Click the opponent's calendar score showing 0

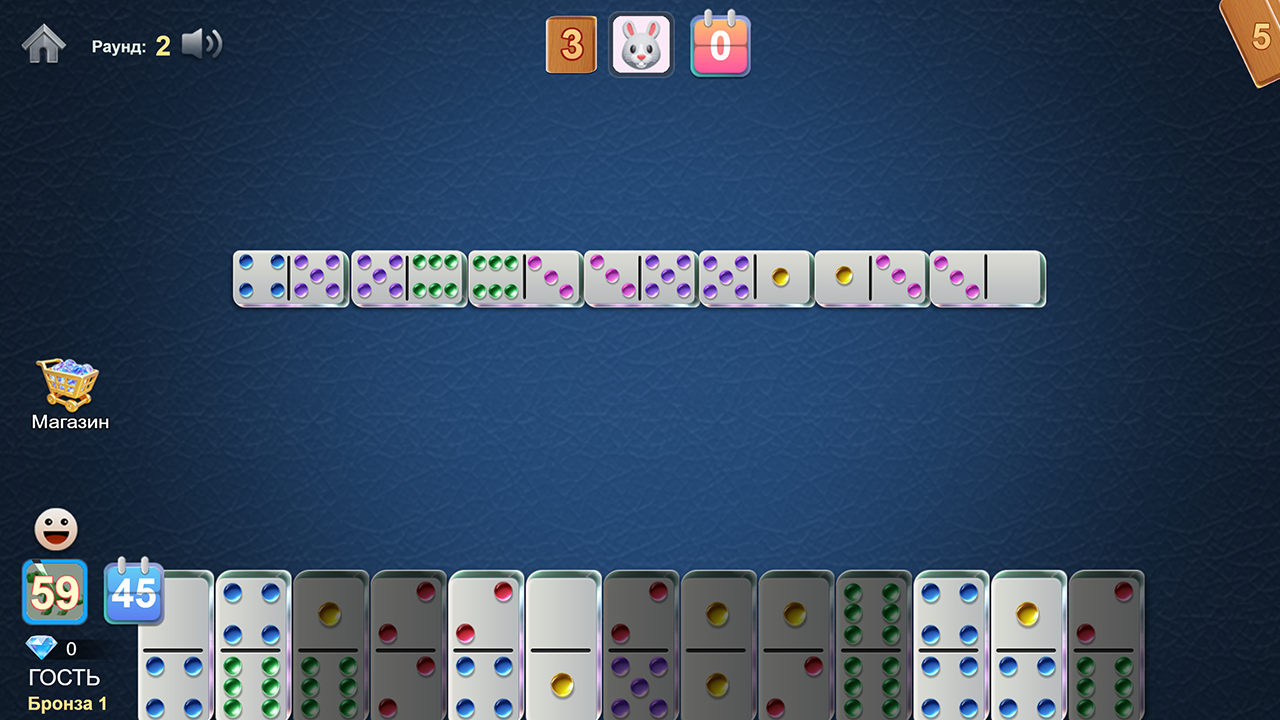point(720,44)
